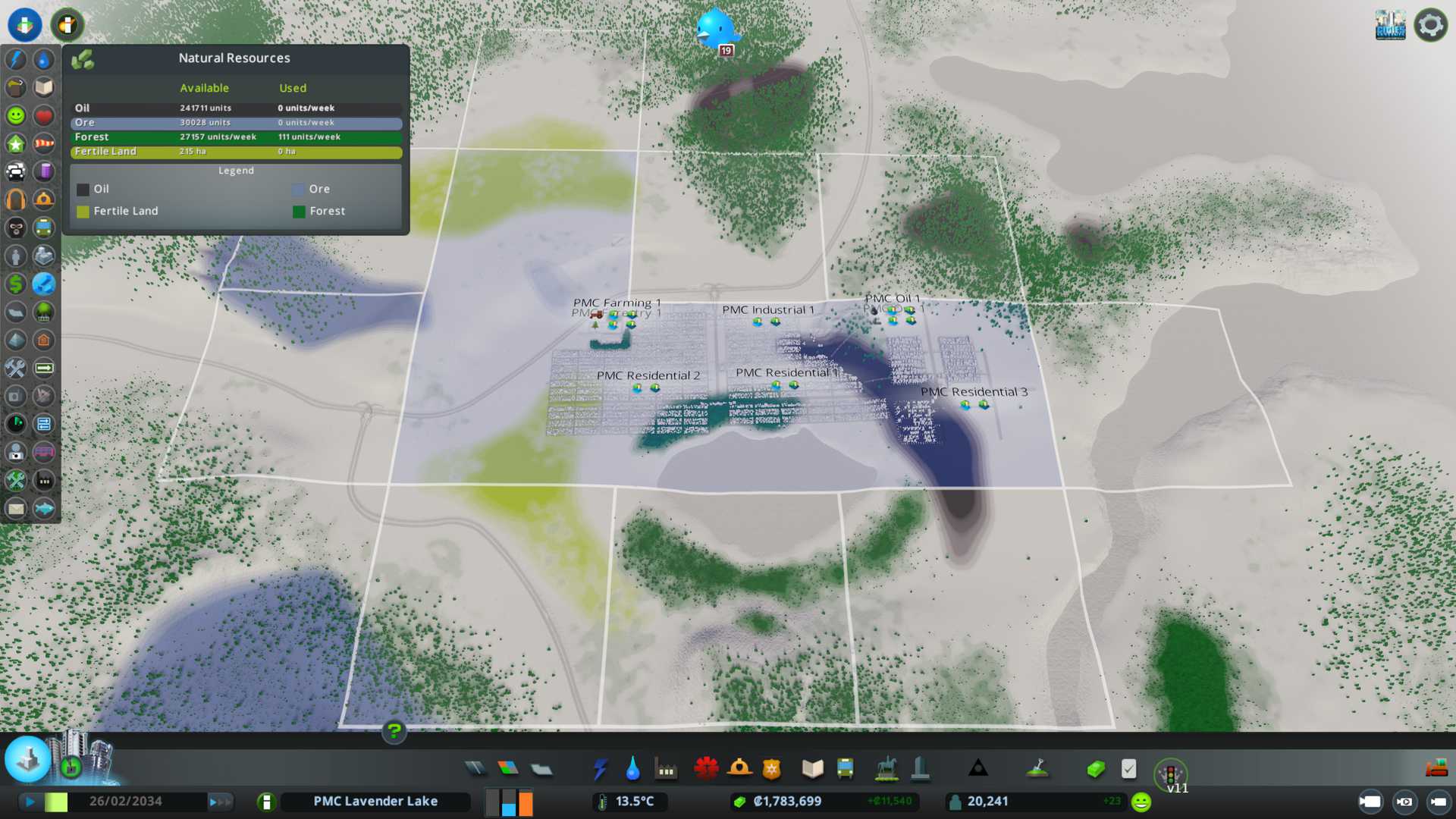Image resolution: width=1456 pixels, height=819 pixels.
Task: Show the Water info view
Action: click(x=44, y=59)
